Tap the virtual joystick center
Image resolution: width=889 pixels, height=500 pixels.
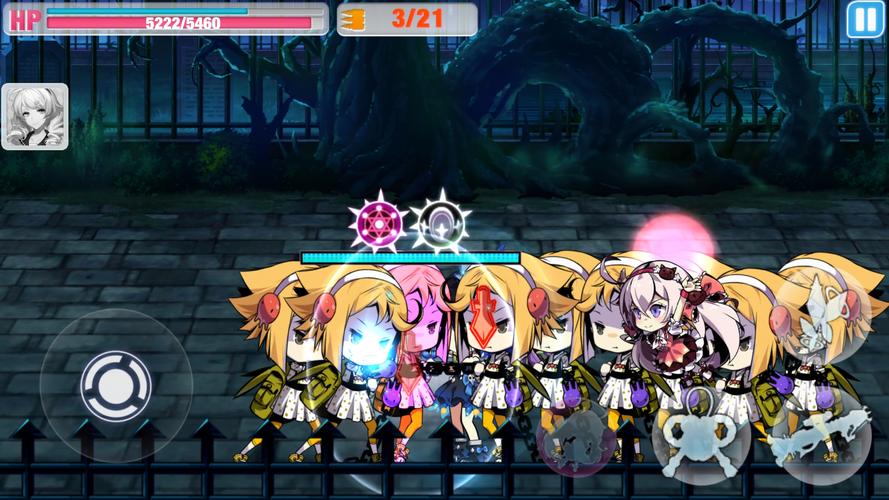(116, 385)
